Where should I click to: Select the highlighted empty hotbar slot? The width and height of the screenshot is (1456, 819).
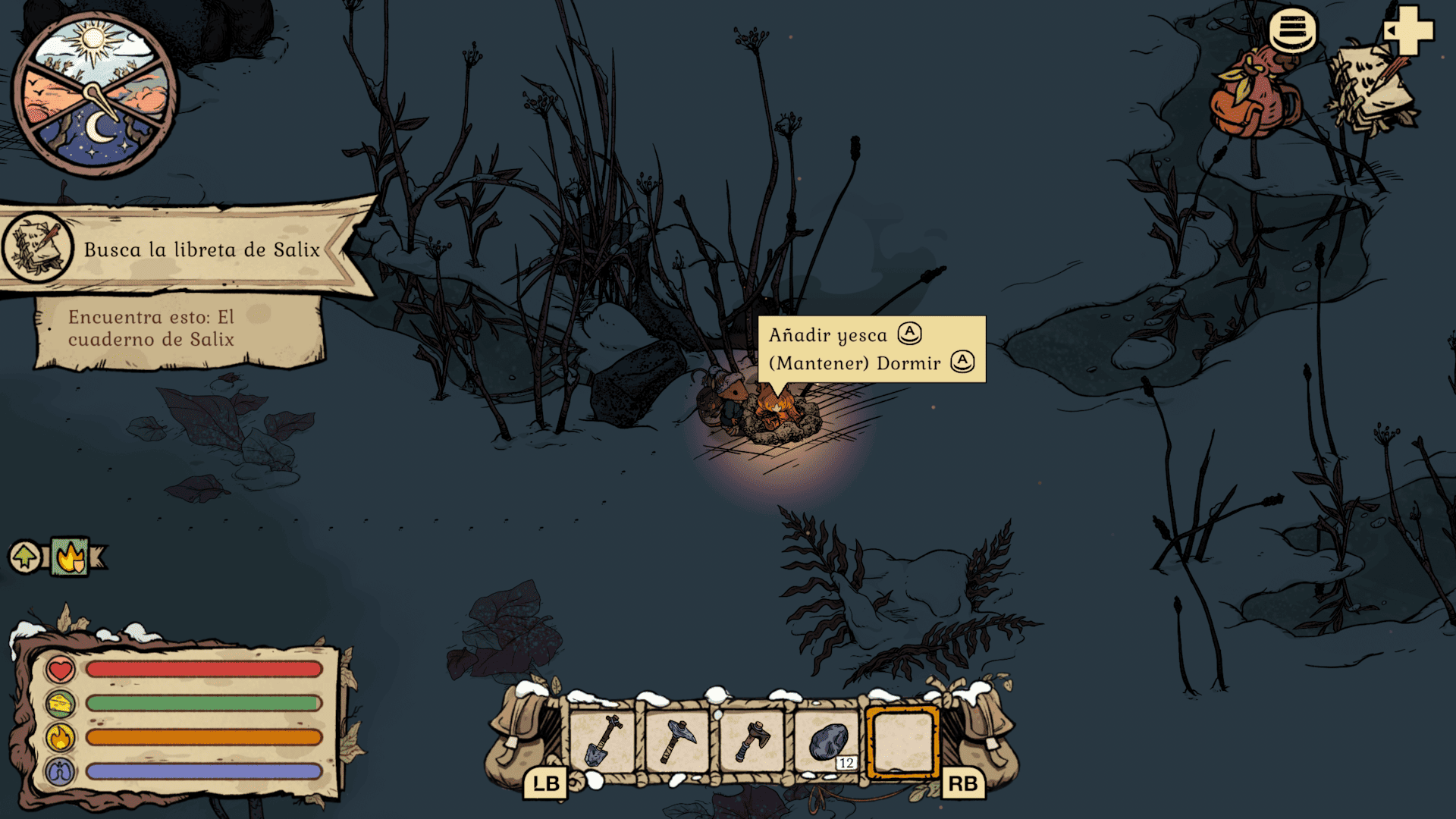pyautogui.click(x=902, y=742)
